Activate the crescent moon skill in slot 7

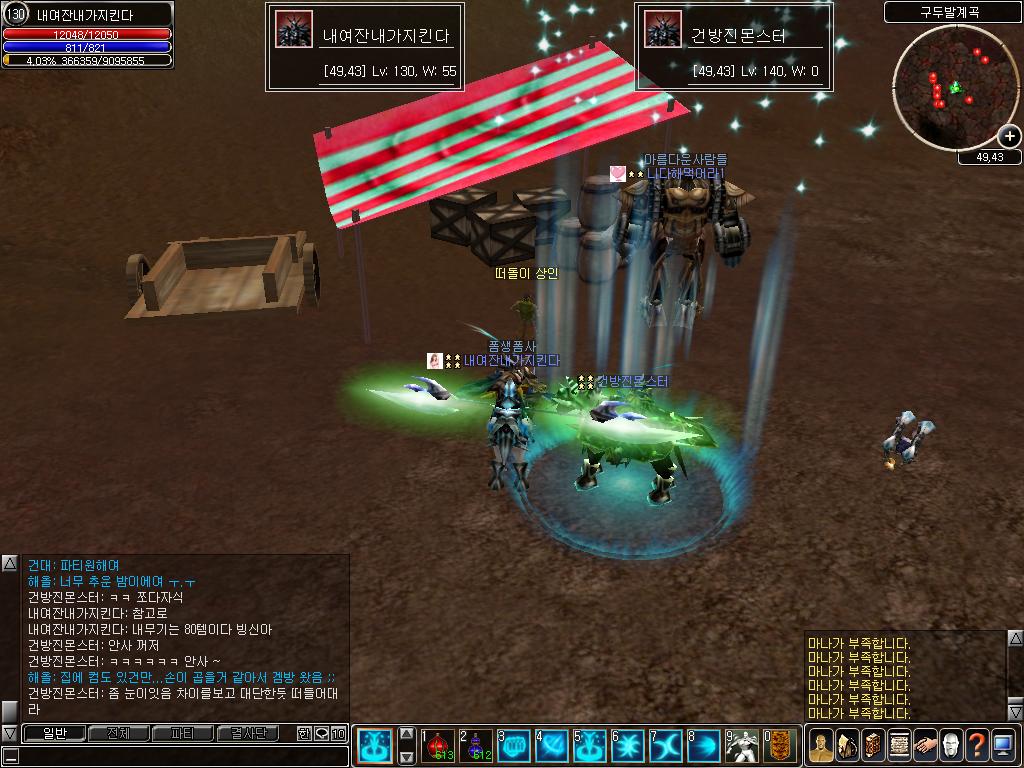click(666, 746)
